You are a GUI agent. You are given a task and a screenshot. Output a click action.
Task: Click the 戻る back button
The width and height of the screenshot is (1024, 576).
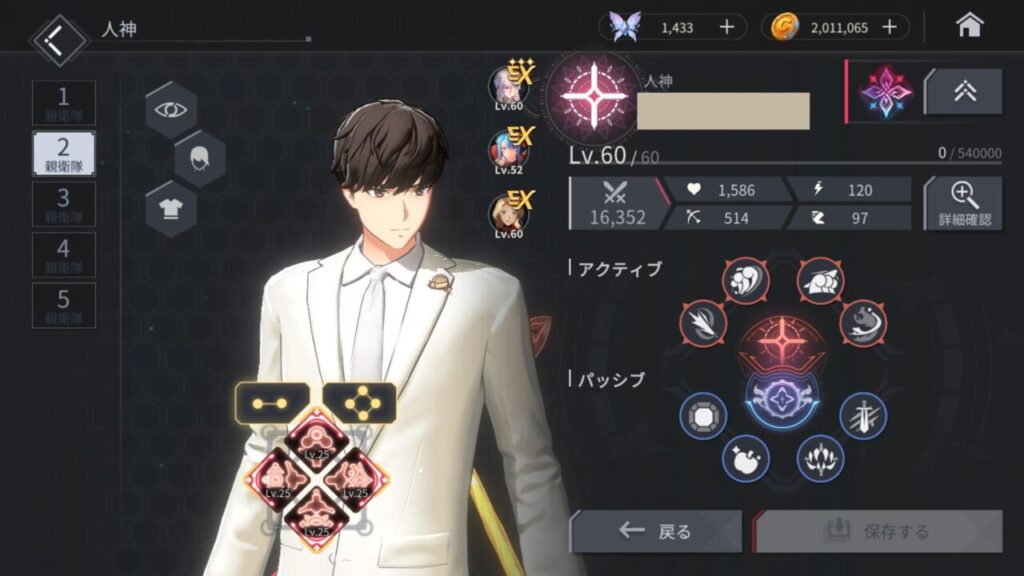655,531
